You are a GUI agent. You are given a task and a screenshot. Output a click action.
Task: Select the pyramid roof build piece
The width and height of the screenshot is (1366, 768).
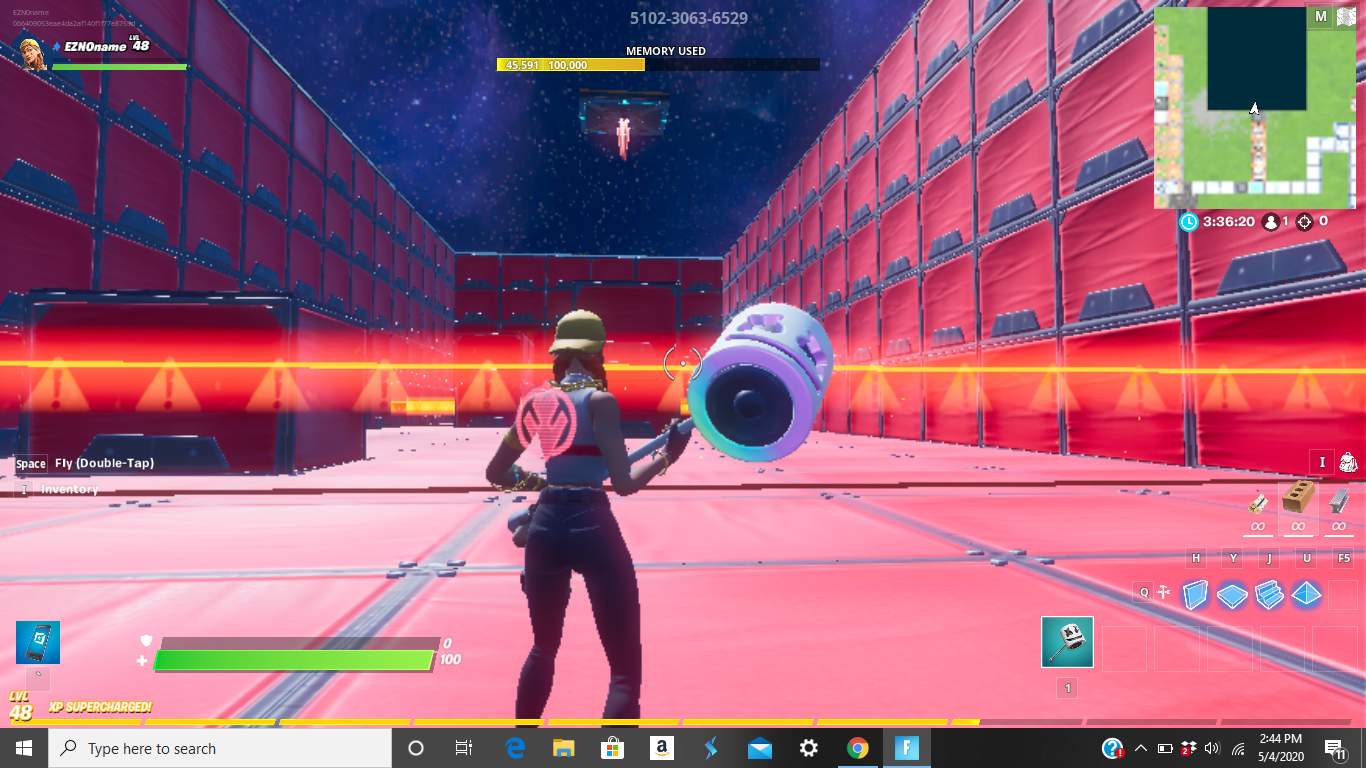click(x=1307, y=593)
